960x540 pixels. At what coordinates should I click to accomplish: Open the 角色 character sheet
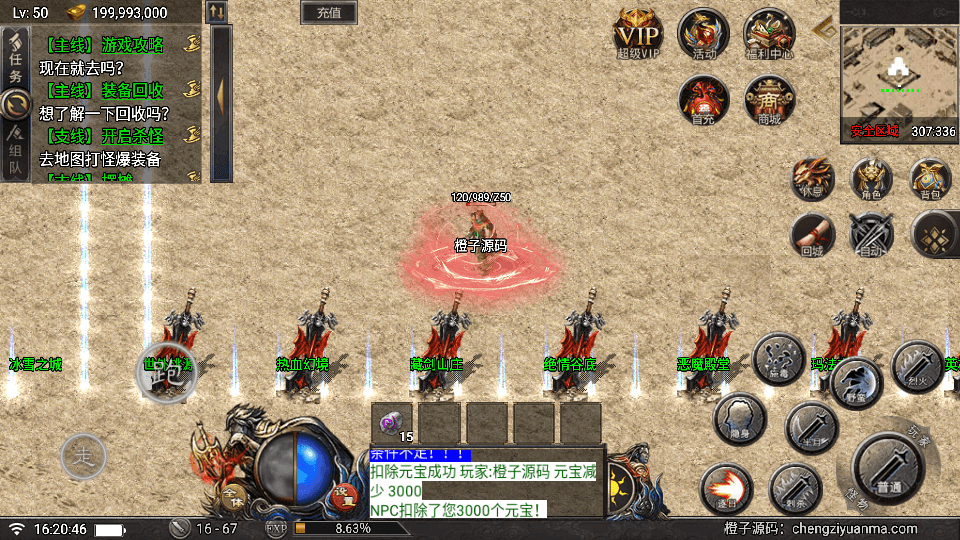(x=871, y=179)
